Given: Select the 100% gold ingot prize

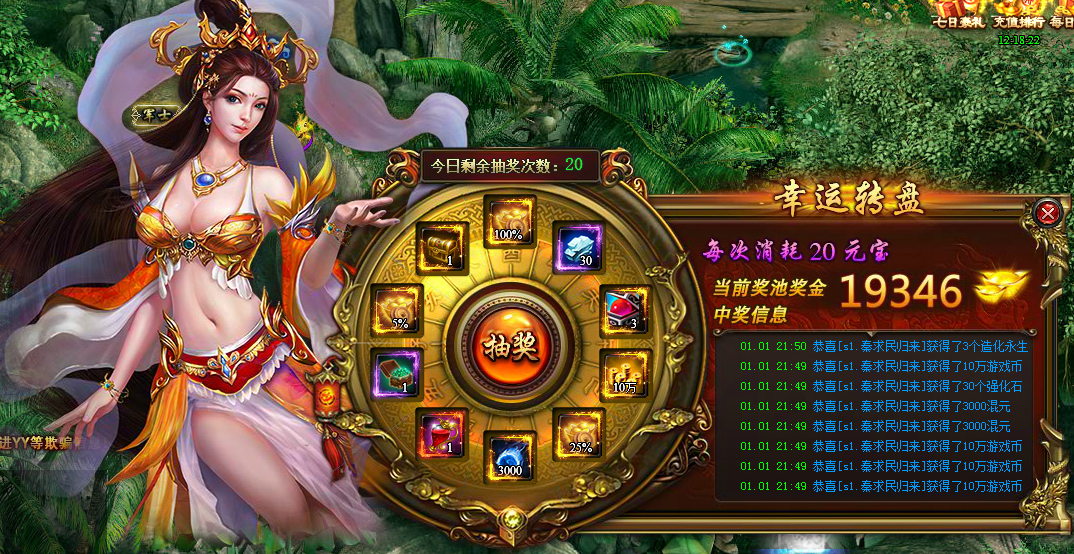Looking at the screenshot, I should [509, 220].
